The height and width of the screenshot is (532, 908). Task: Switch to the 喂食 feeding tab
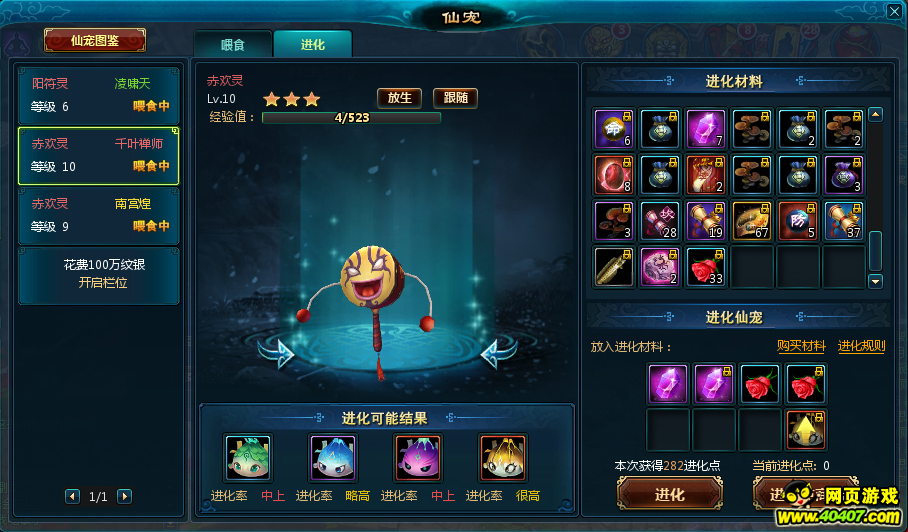pyautogui.click(x=232, y=44)
